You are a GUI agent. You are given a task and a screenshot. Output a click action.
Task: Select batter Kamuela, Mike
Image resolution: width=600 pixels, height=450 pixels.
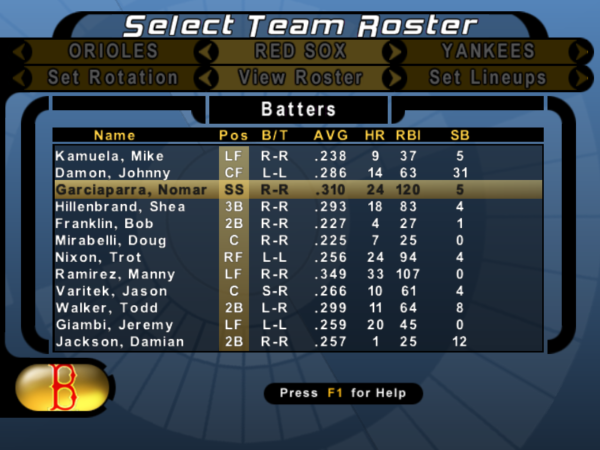tap(109, 156)
